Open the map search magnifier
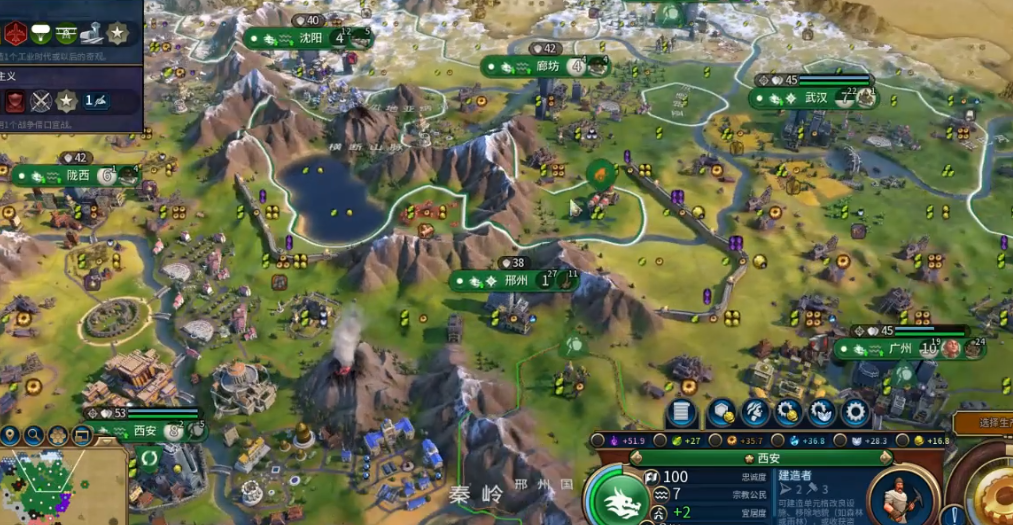 click(x=34, y=436)
